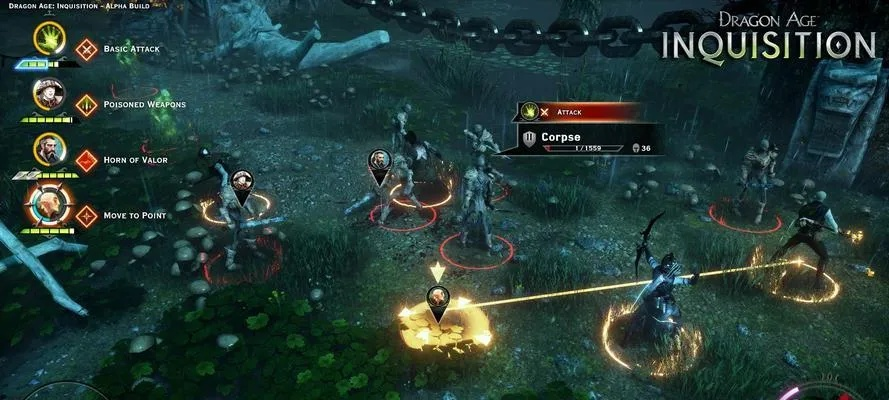Click the Basic Attack action icon
889x400 pixels.
(87, 48)
